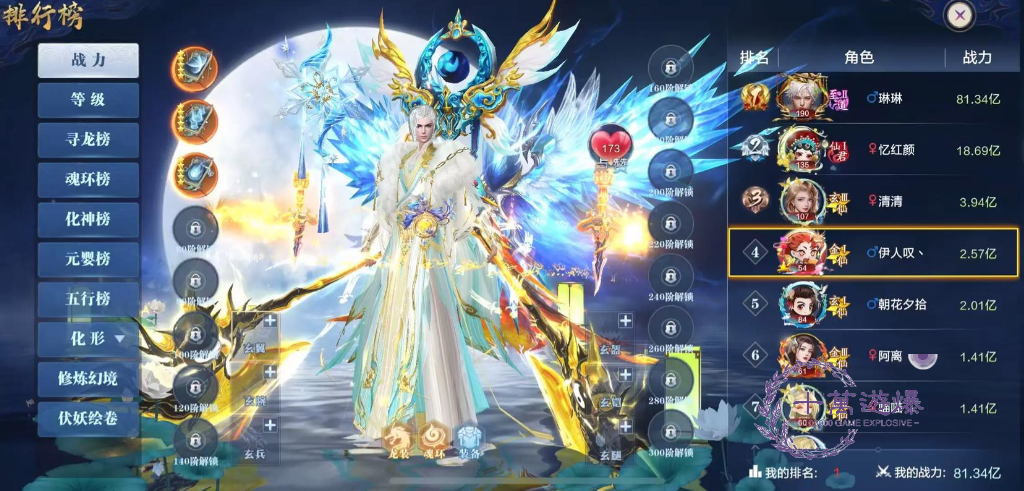1024x491 pixels.
Task: View the 五行榜 ranking
Action: (88, 299)
